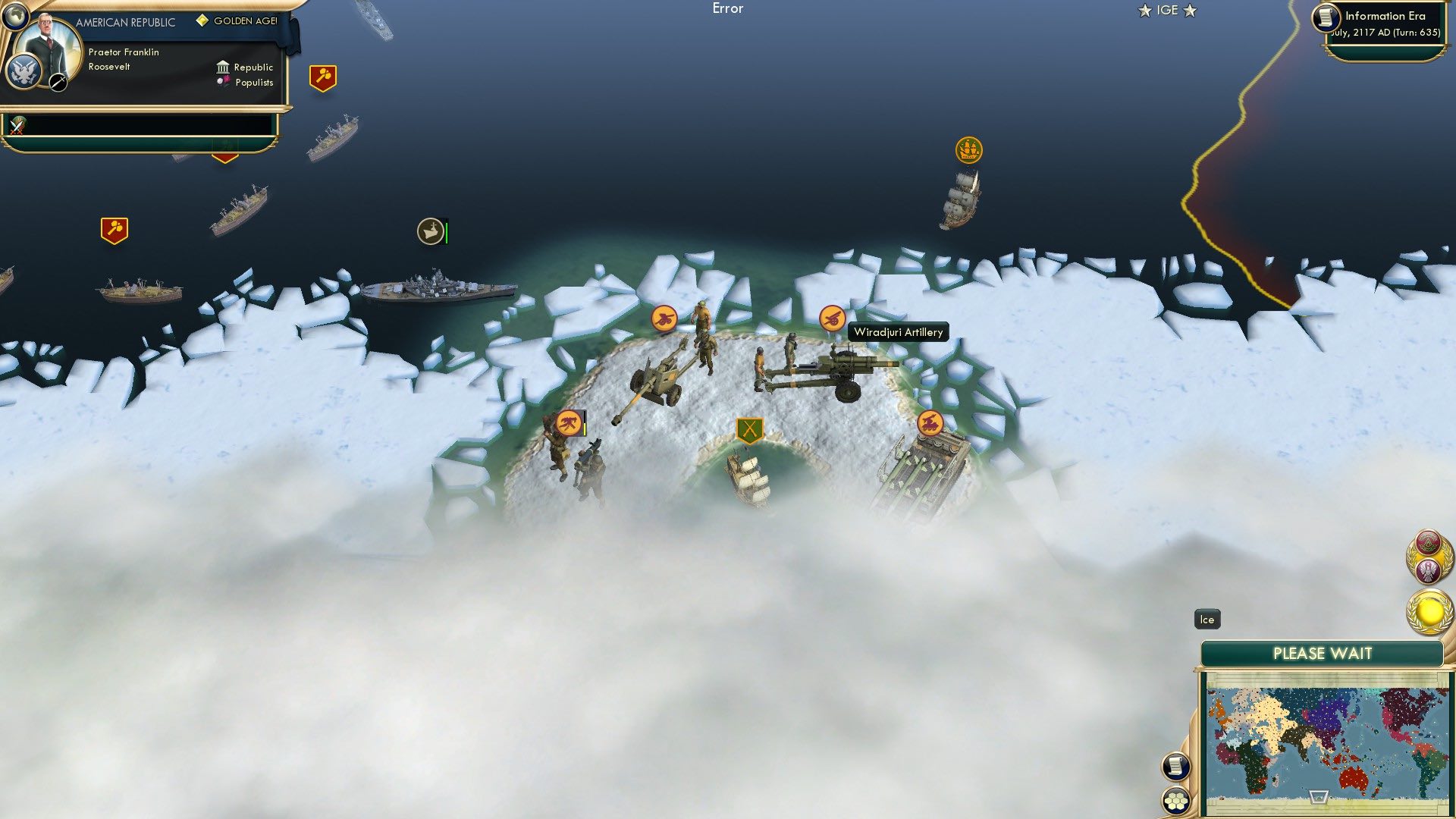Open the Republic government icon

click(x=224, y=67)
